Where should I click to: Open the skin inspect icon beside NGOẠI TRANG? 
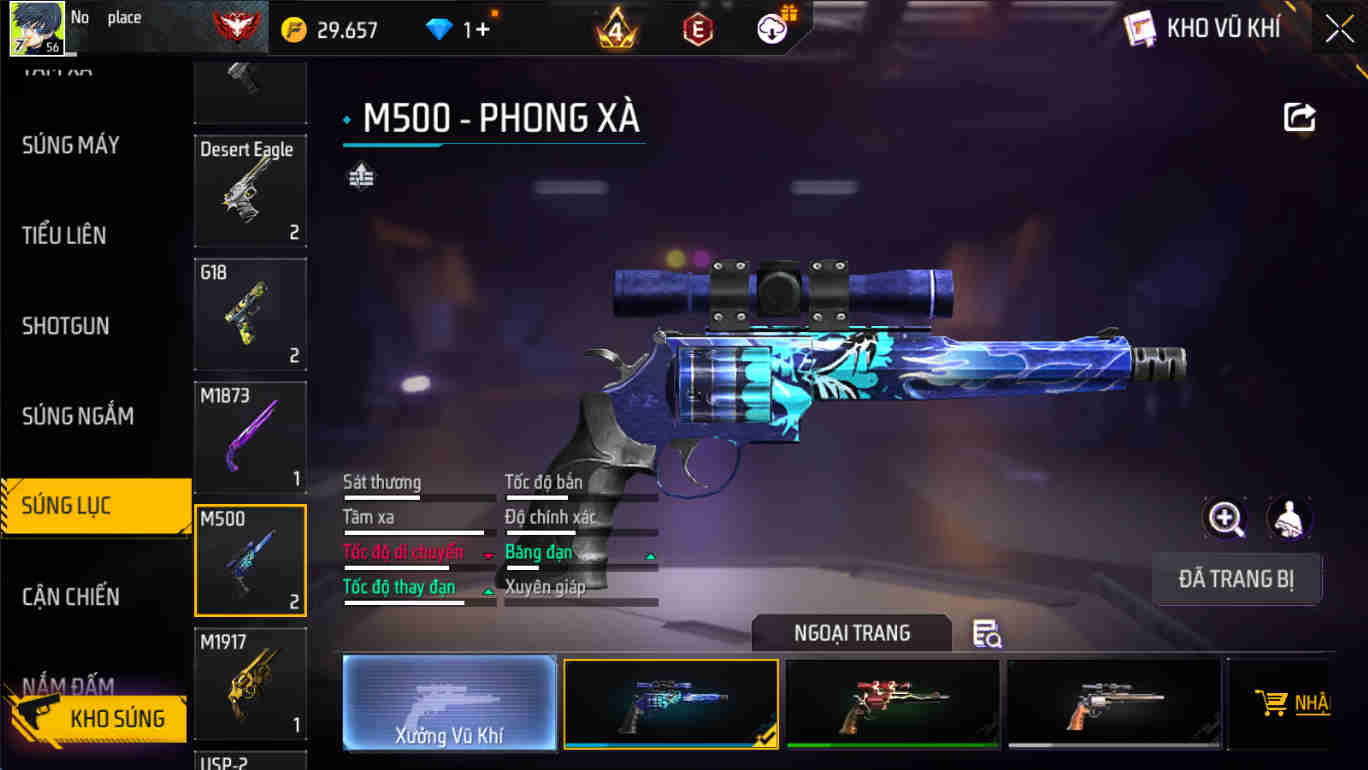click(984, 634)
